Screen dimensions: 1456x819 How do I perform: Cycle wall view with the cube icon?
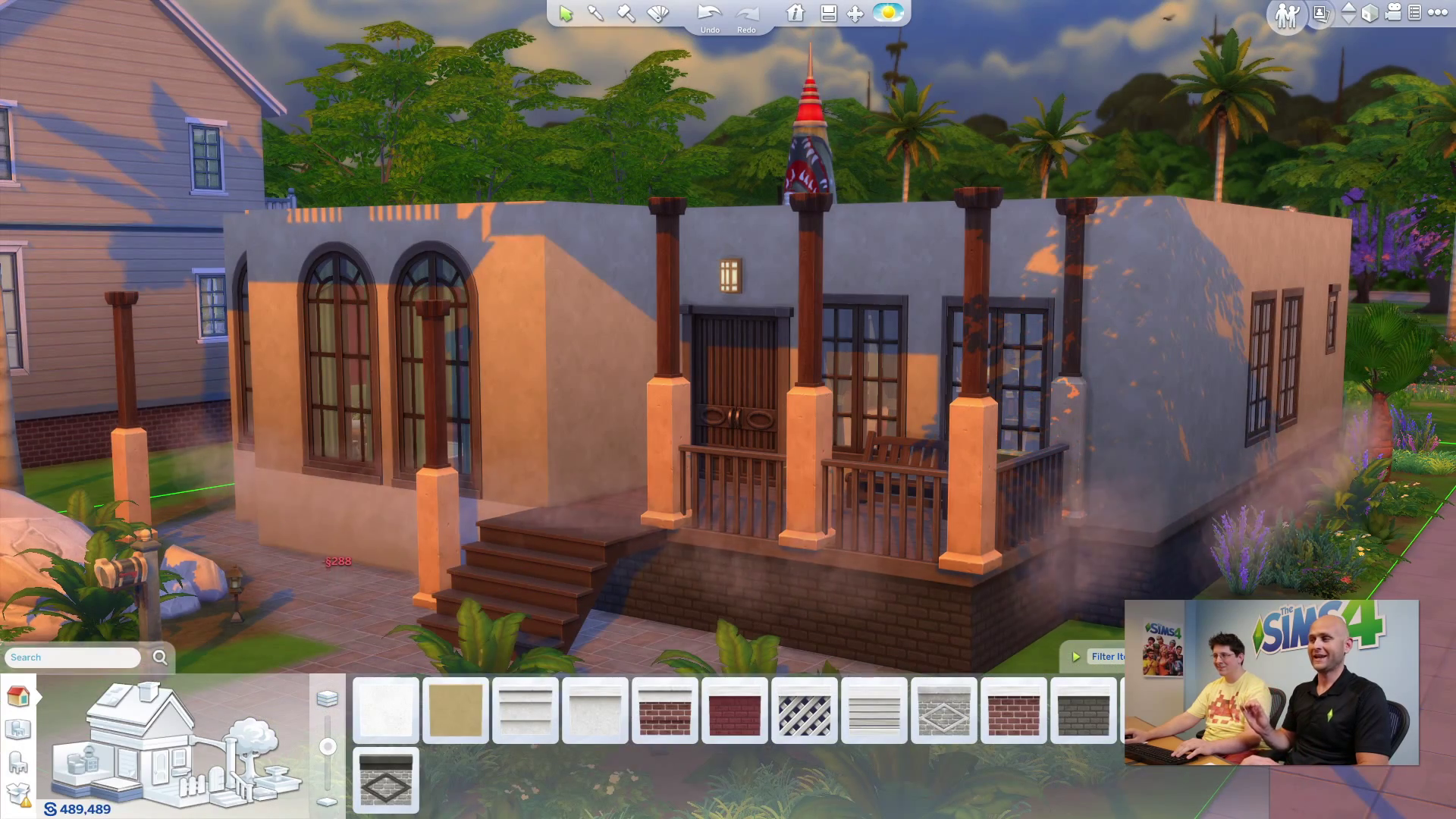1370,14
